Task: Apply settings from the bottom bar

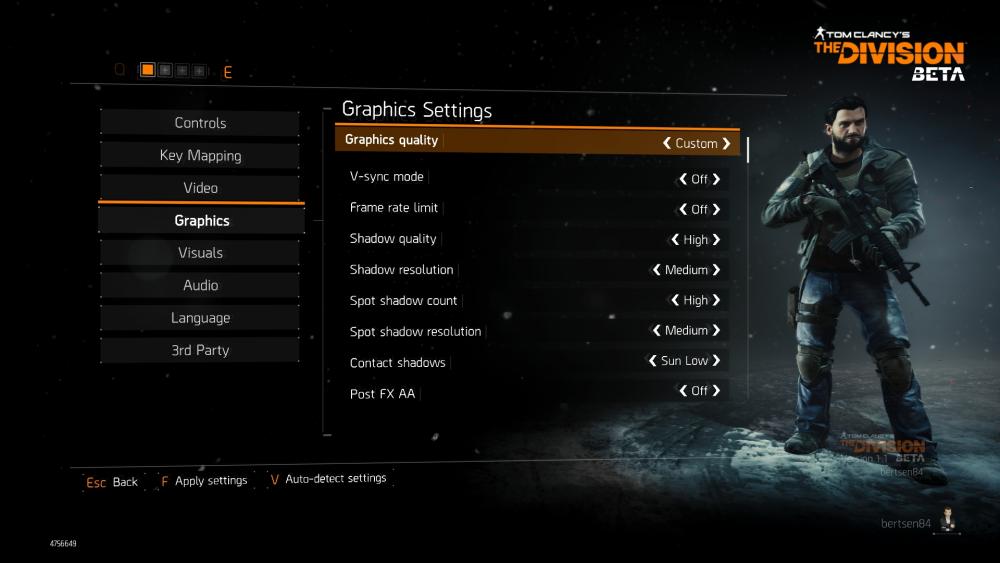Action: 203,481
